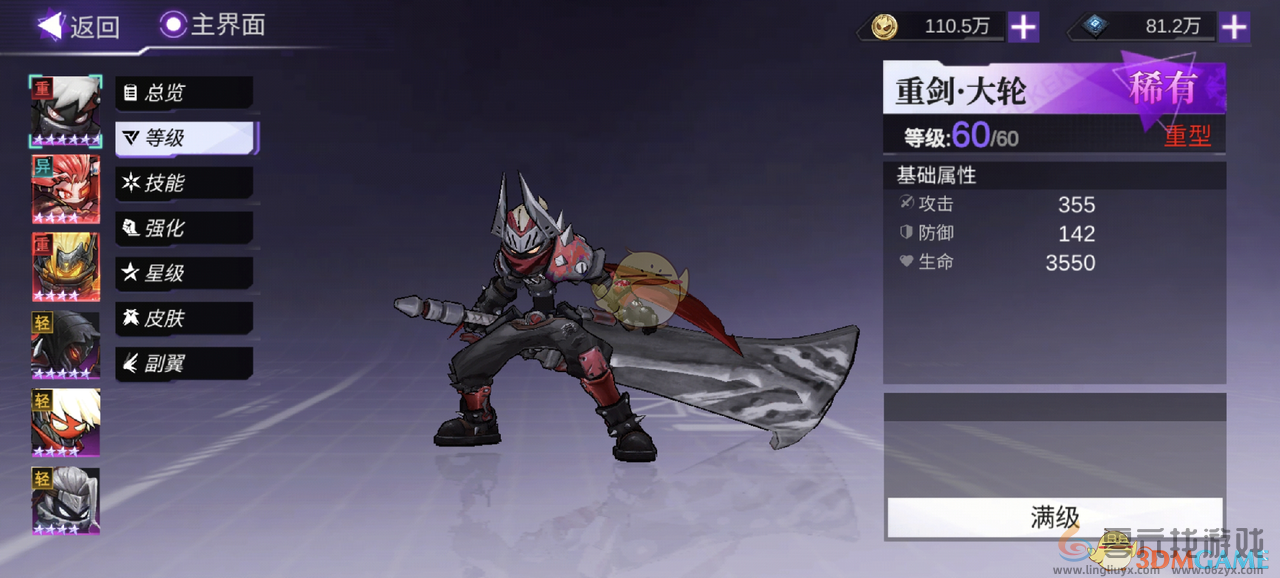The width and height of the screenshot is (1280, 578).
Task: Show the 星级 star rank tab
Action: (x=184, y=273)
